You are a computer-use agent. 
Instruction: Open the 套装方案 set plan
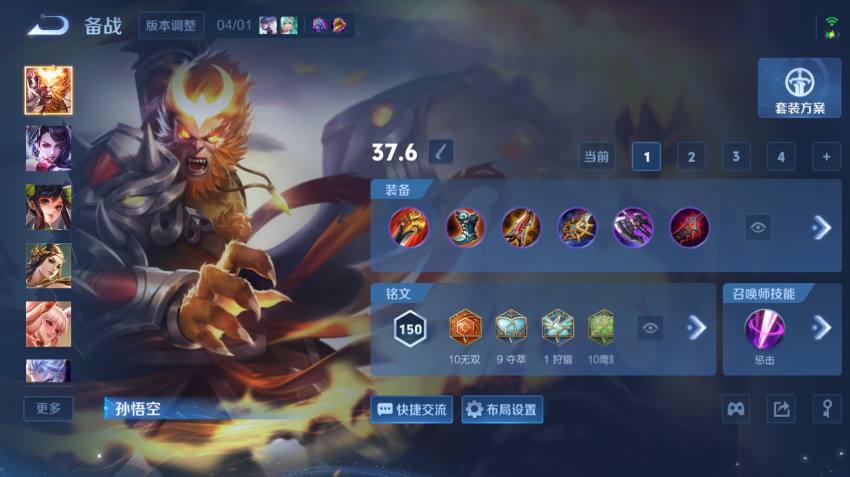(799, 89)
